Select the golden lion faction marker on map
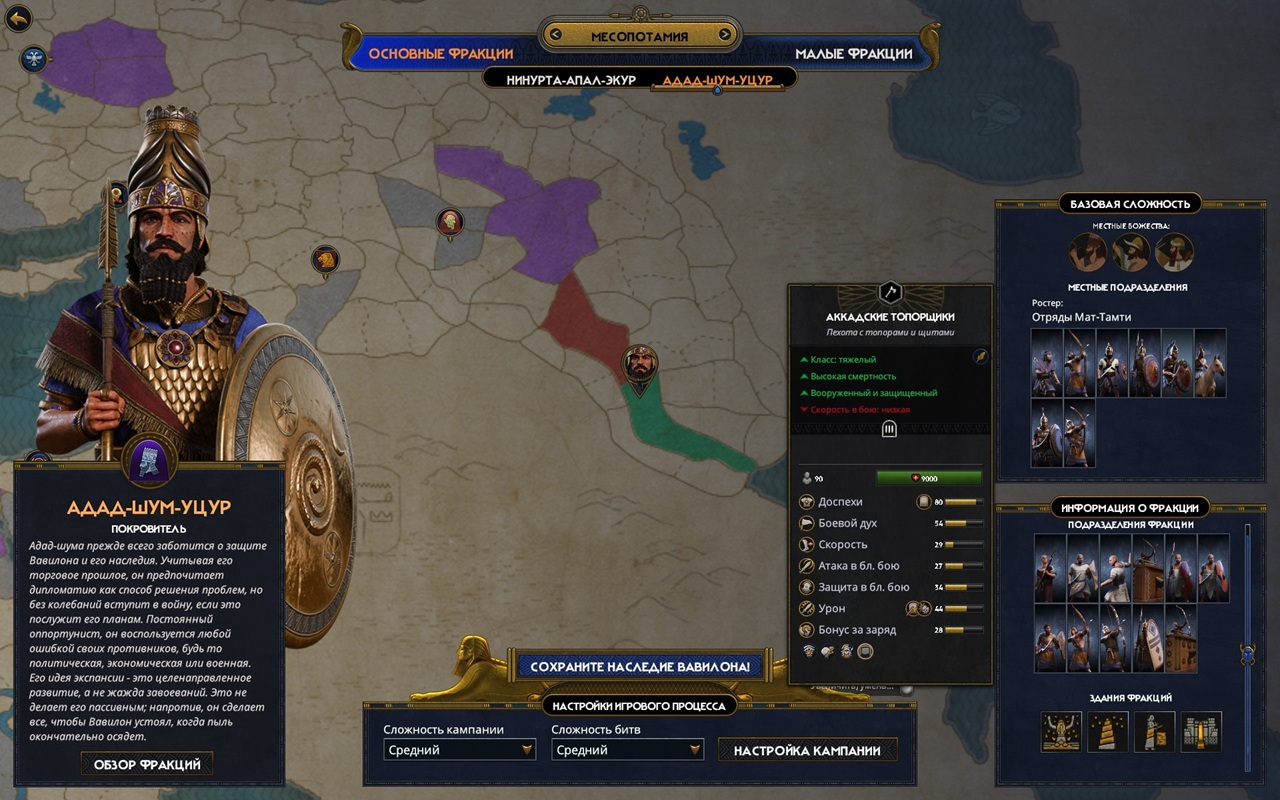This screenshot has width=1280, height=800. coord(325,261)
